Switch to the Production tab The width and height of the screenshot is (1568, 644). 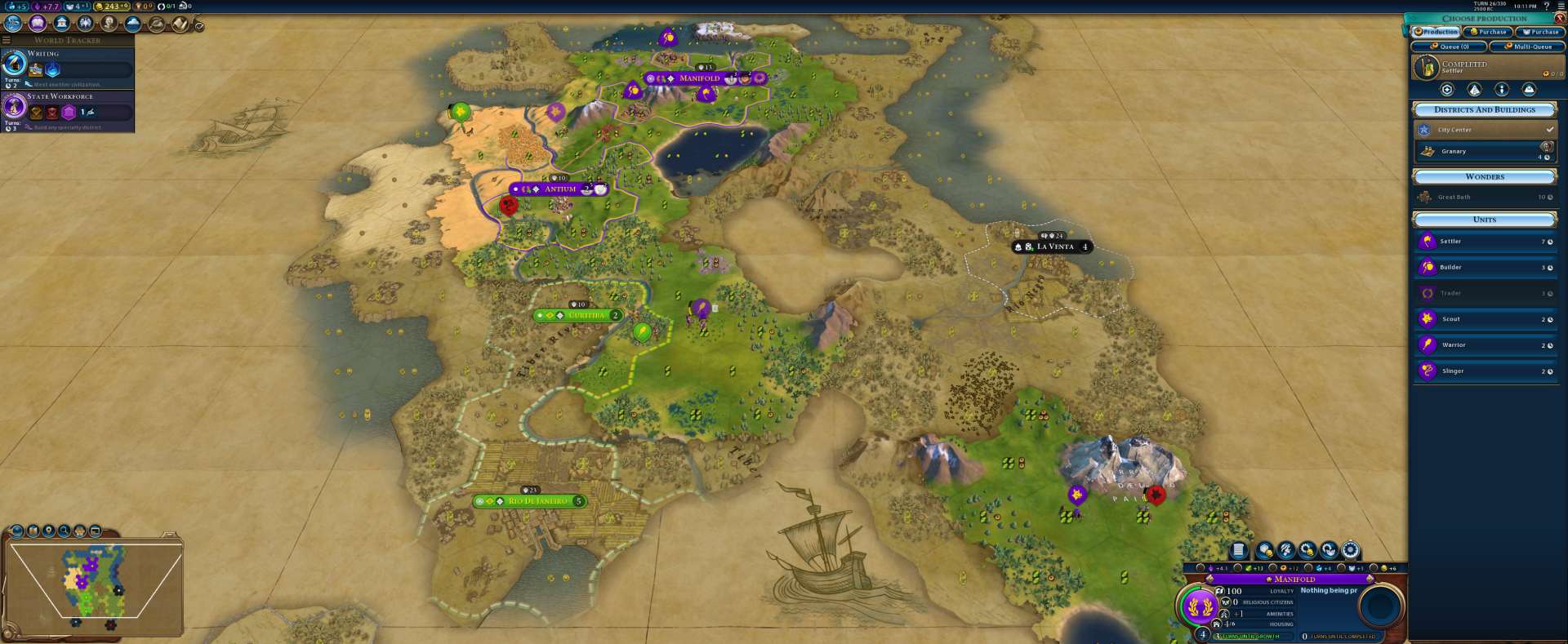tap(1436, 32)
